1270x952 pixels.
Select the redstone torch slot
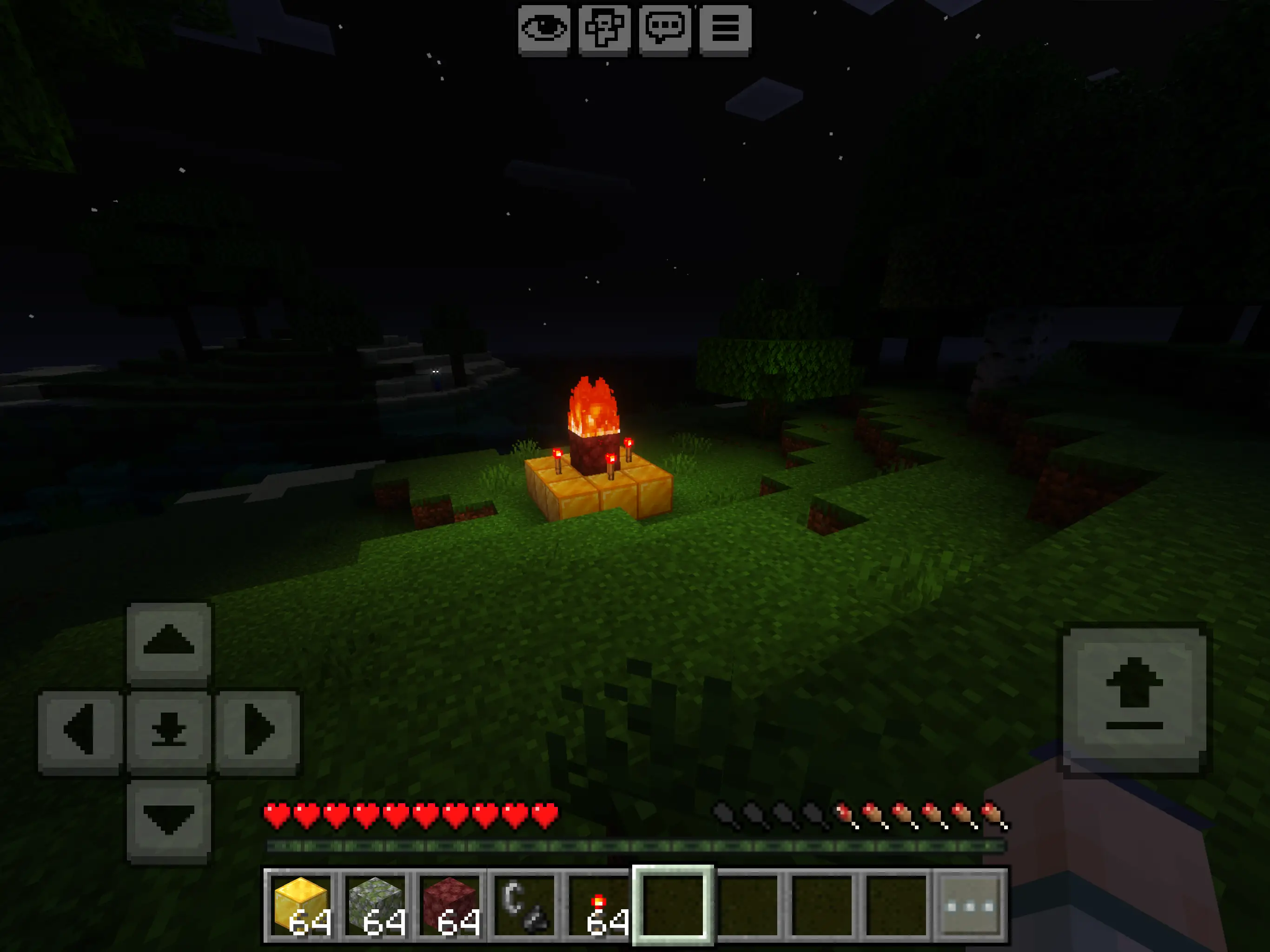(598, 906)
